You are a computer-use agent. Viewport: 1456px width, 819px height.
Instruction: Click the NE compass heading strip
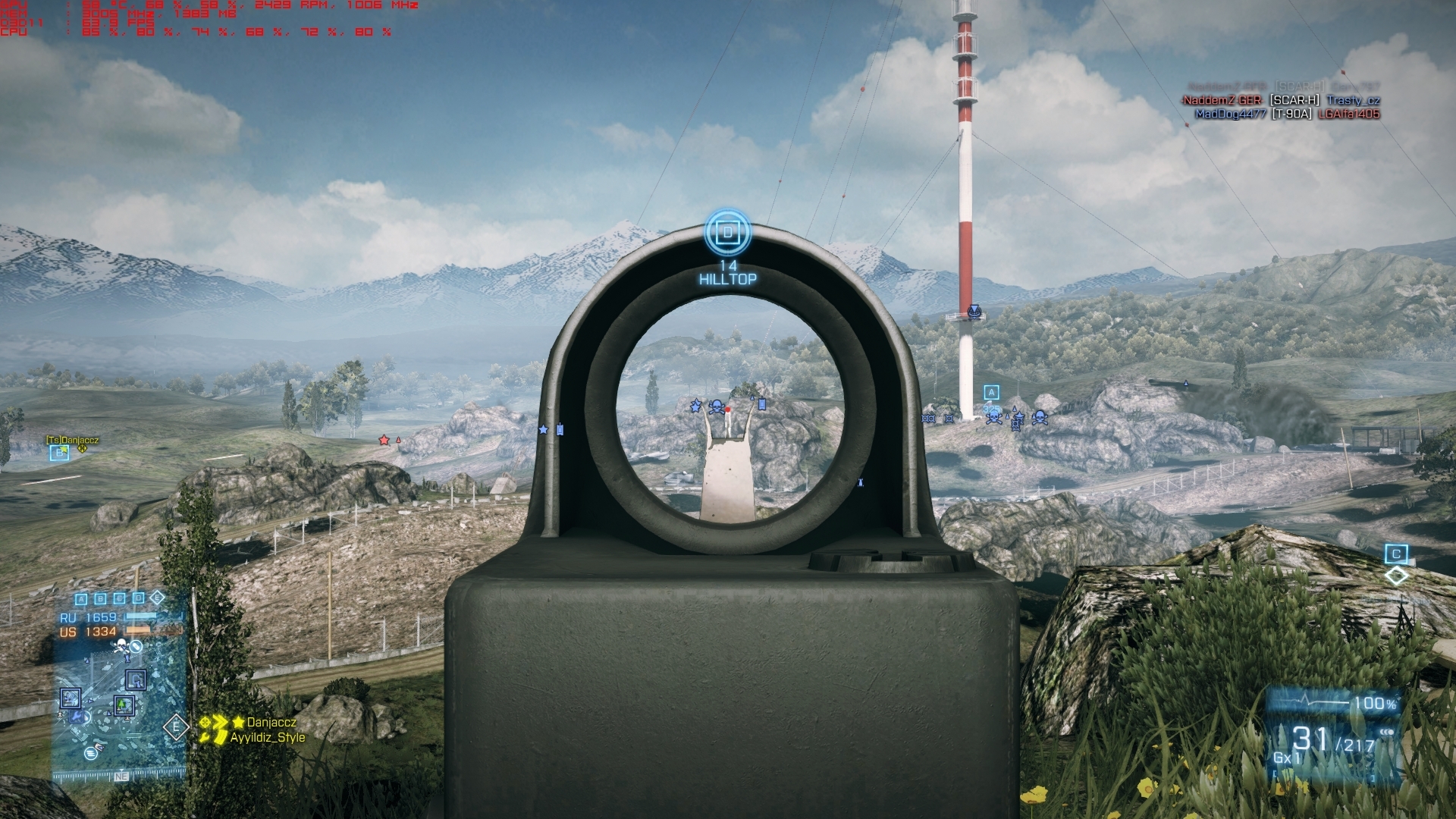point(121,777)
